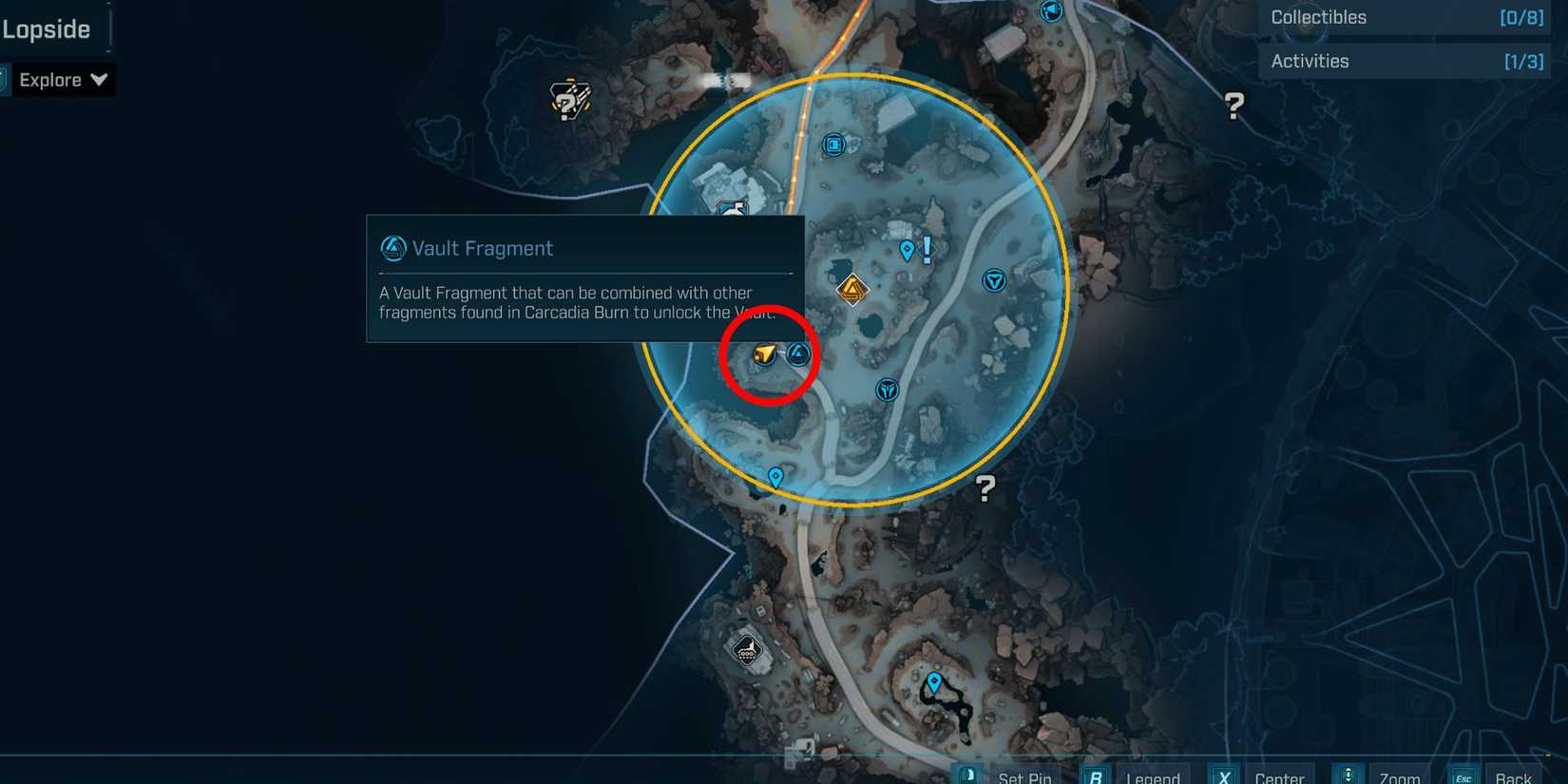
Task: Expand the Explore filter dropdown
Action: 63,79
